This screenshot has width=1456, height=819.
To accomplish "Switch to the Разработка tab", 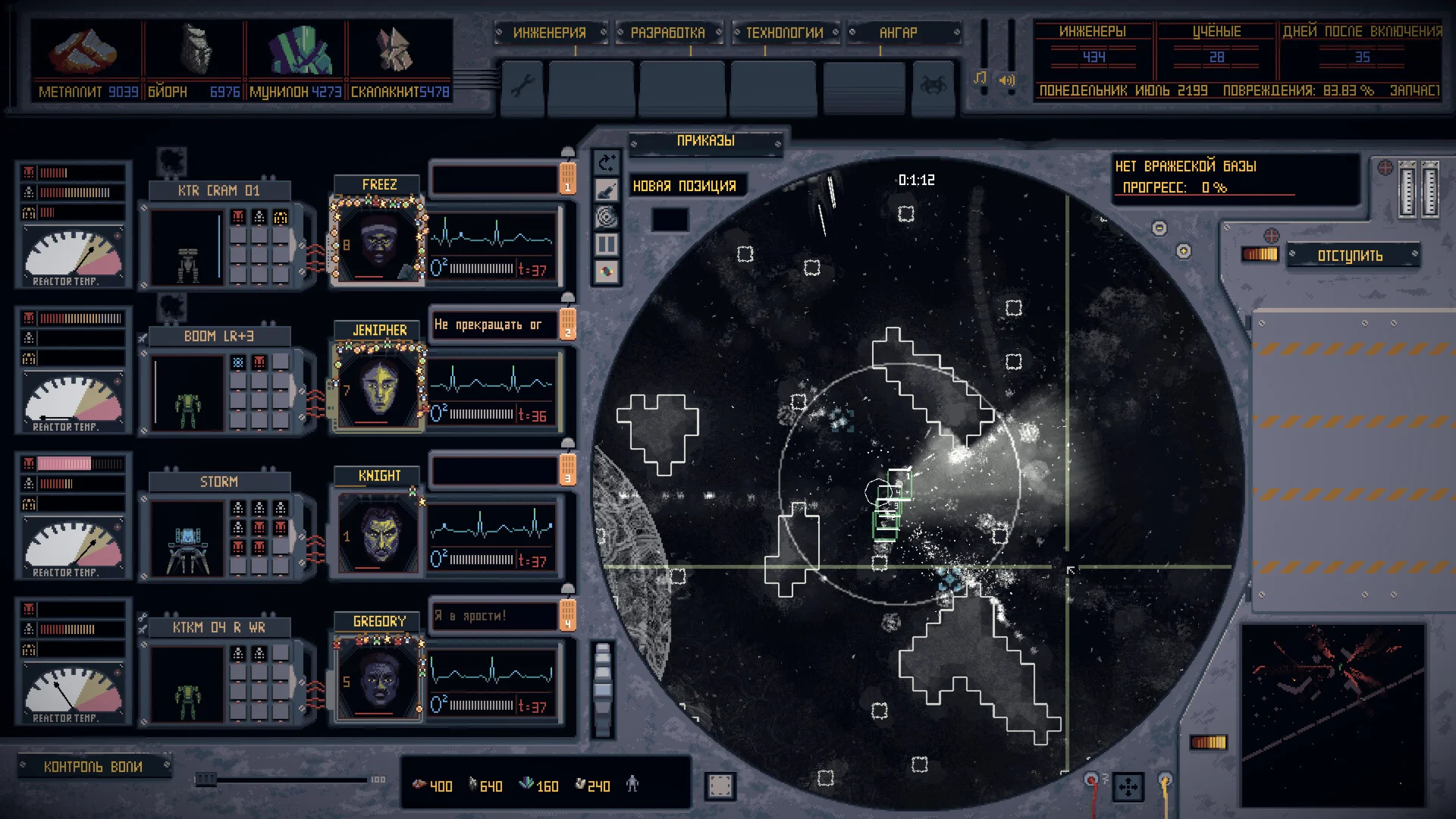I will click(x=667, y=33).
